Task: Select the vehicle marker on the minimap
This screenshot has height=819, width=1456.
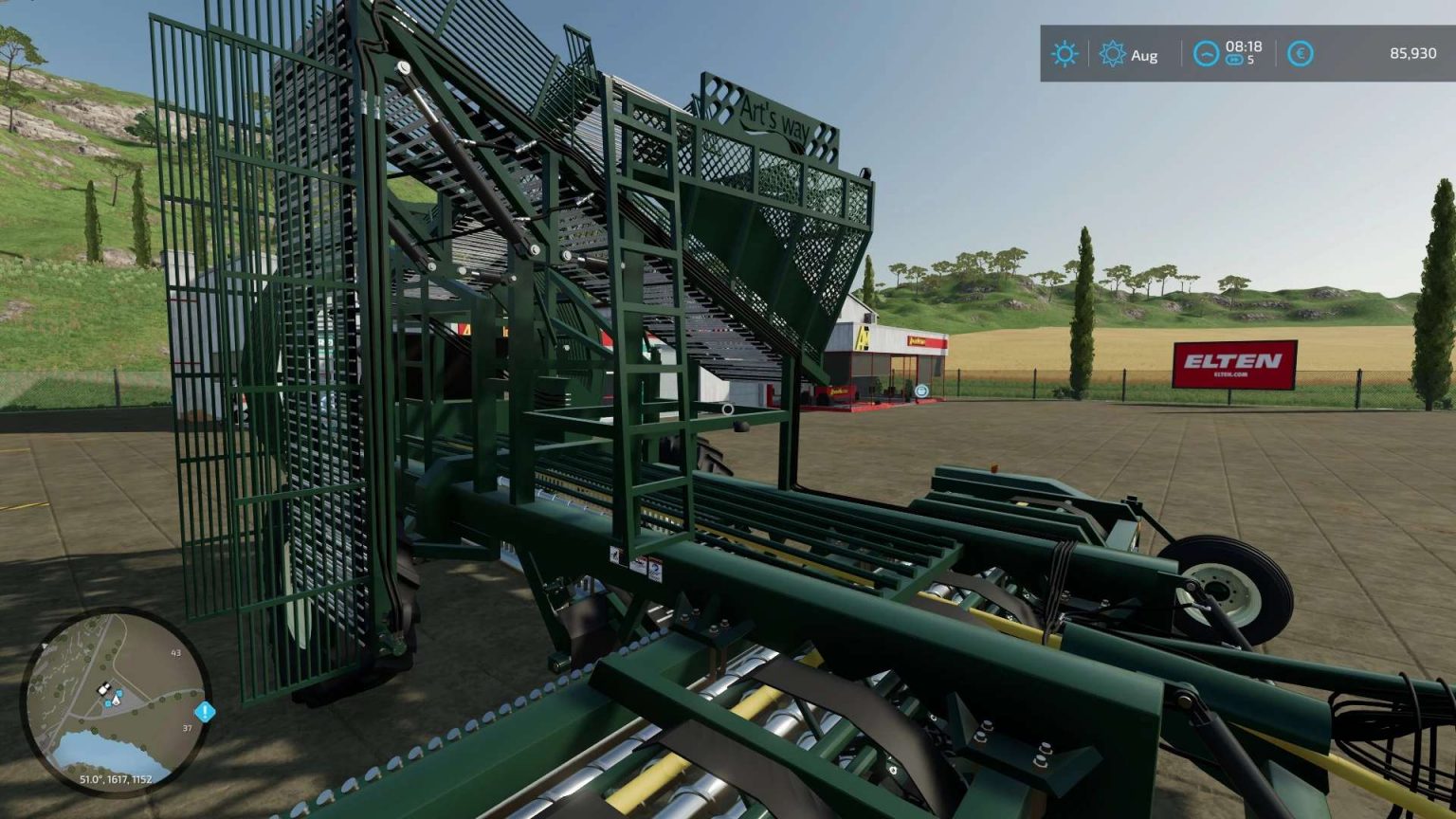Action: pyautogui.click(x=104, y=688)
